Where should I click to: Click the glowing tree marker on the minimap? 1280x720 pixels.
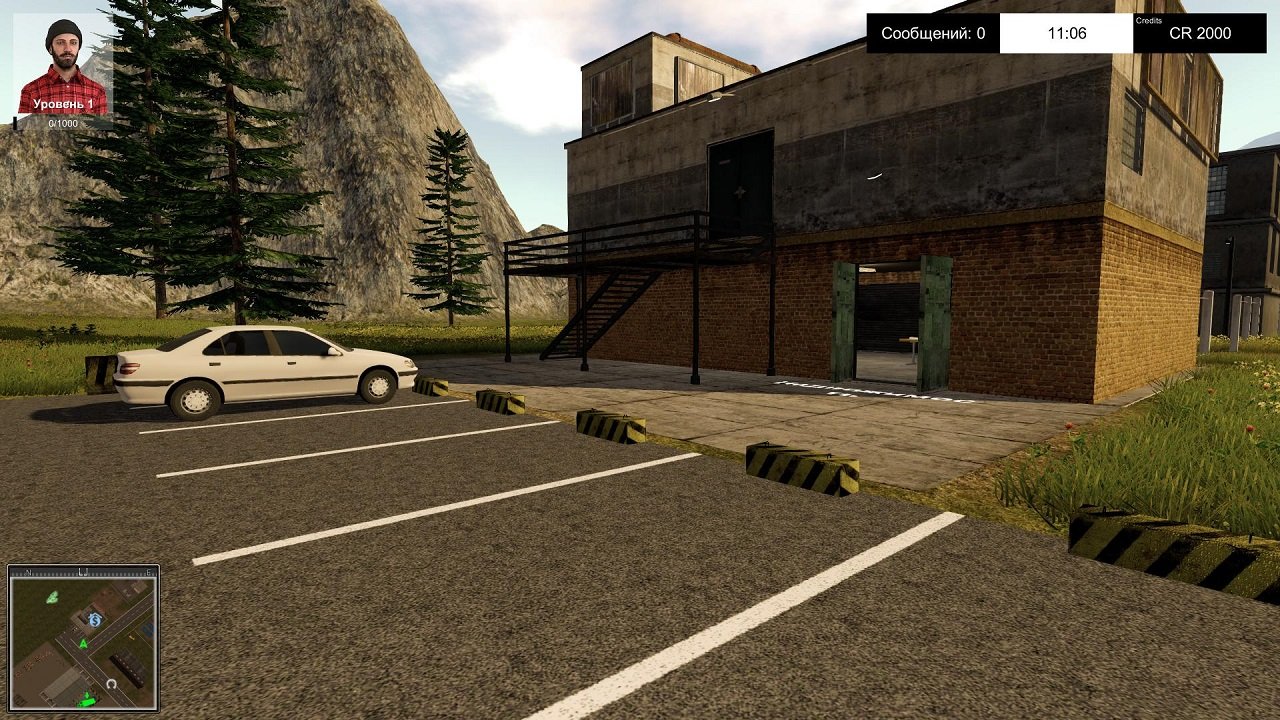[52, 597]
